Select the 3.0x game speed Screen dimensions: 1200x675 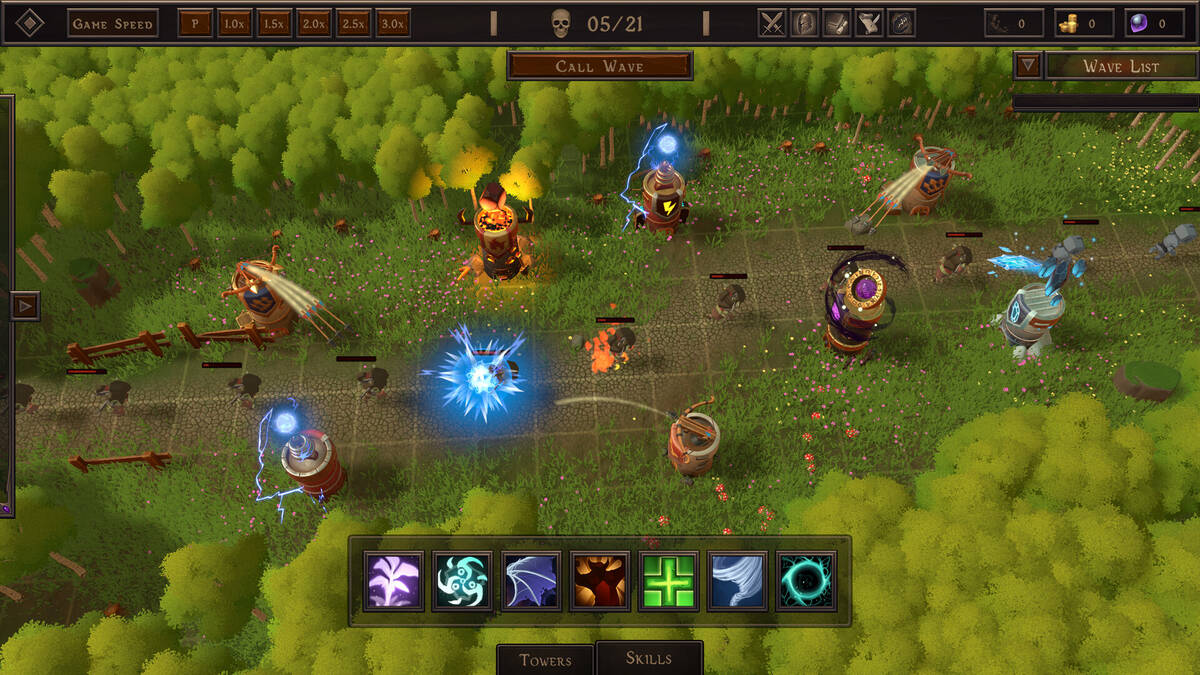pyautogui.click(x=393, y=23)
